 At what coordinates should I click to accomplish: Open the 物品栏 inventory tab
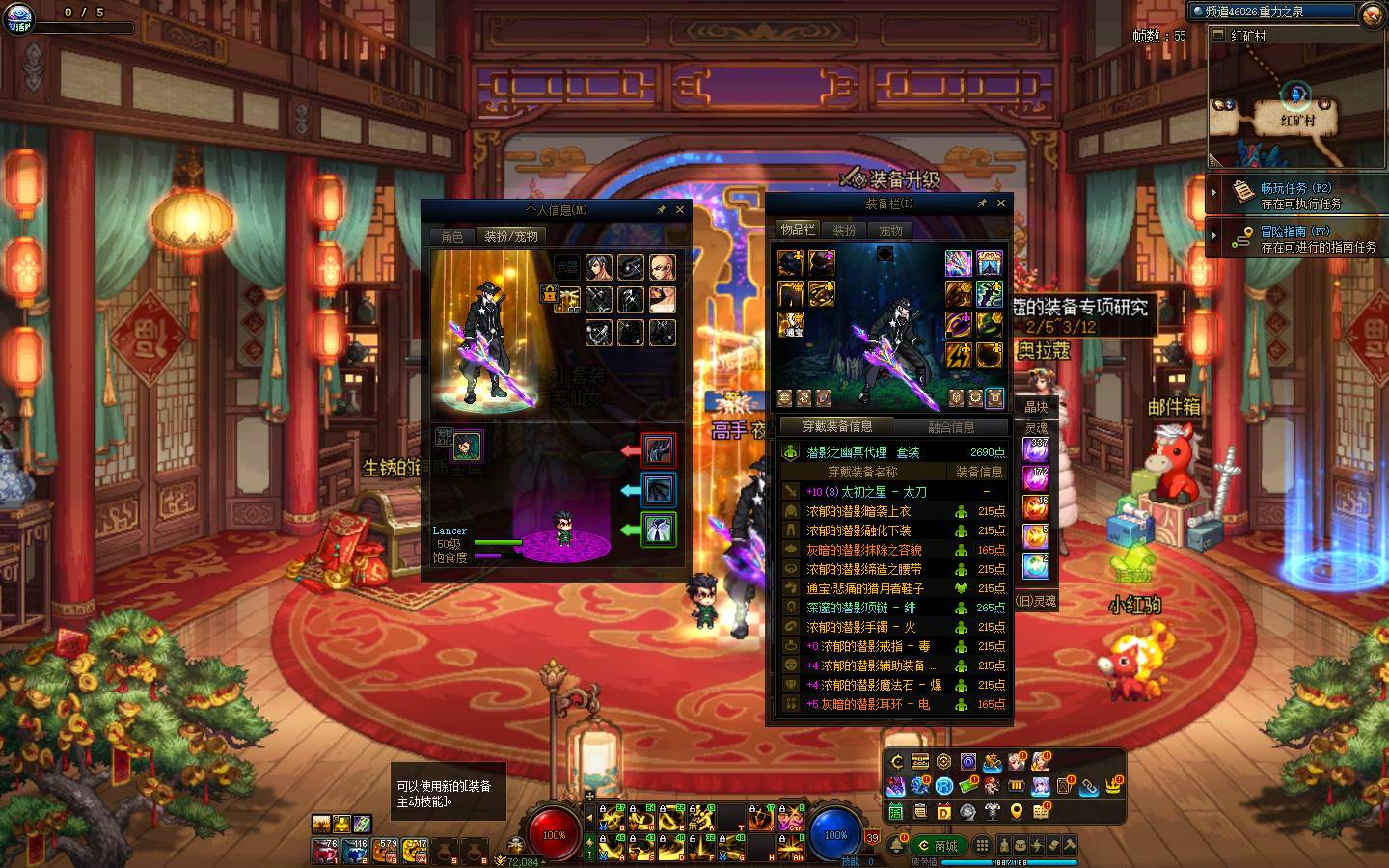pyautogui.click(x=798, y=230)
